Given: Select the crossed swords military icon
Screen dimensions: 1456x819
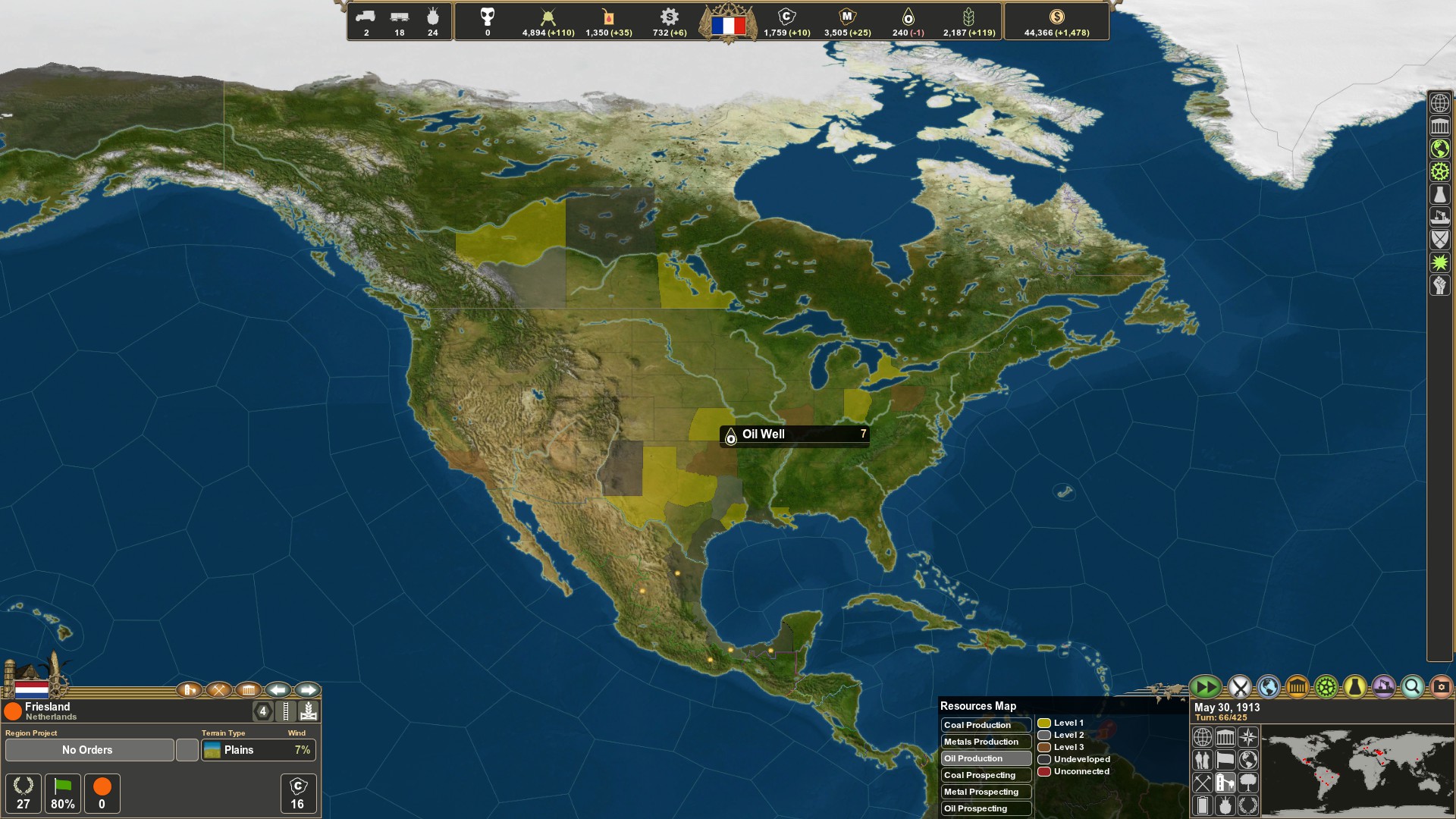Looking at the screenshot, I should [1238, 687].
